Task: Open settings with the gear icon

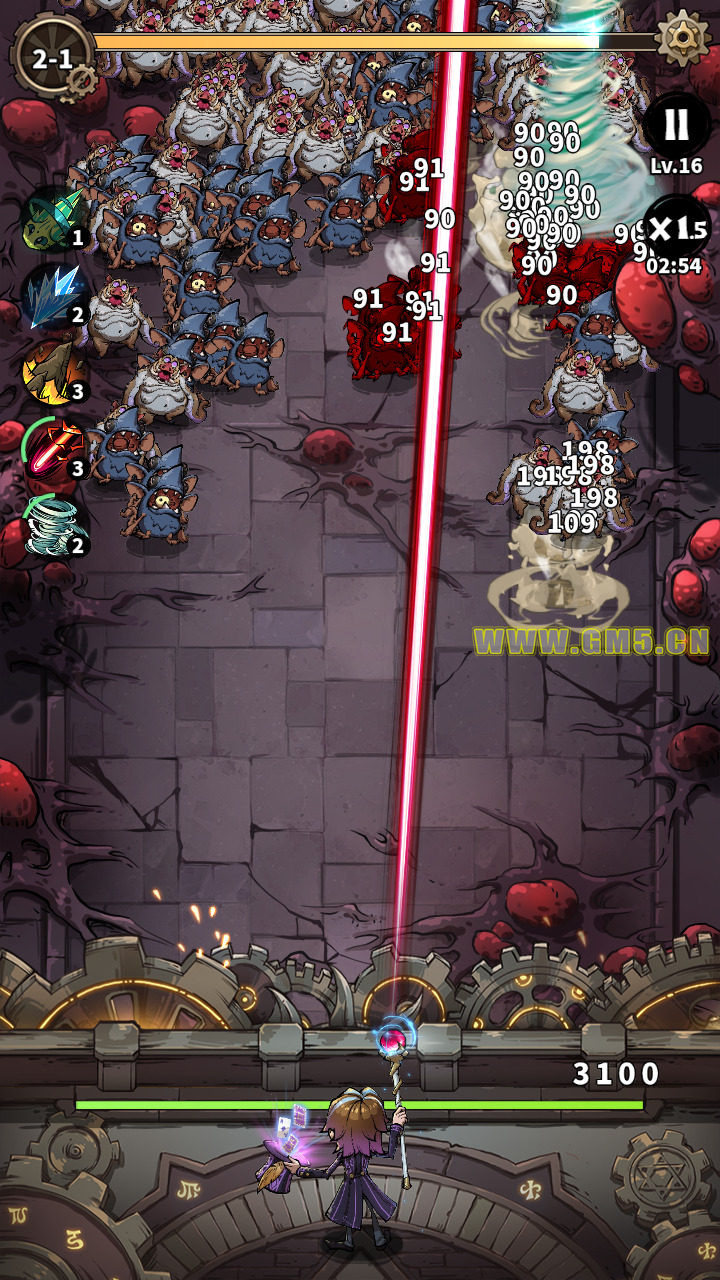Action: (x=684, y=38)
